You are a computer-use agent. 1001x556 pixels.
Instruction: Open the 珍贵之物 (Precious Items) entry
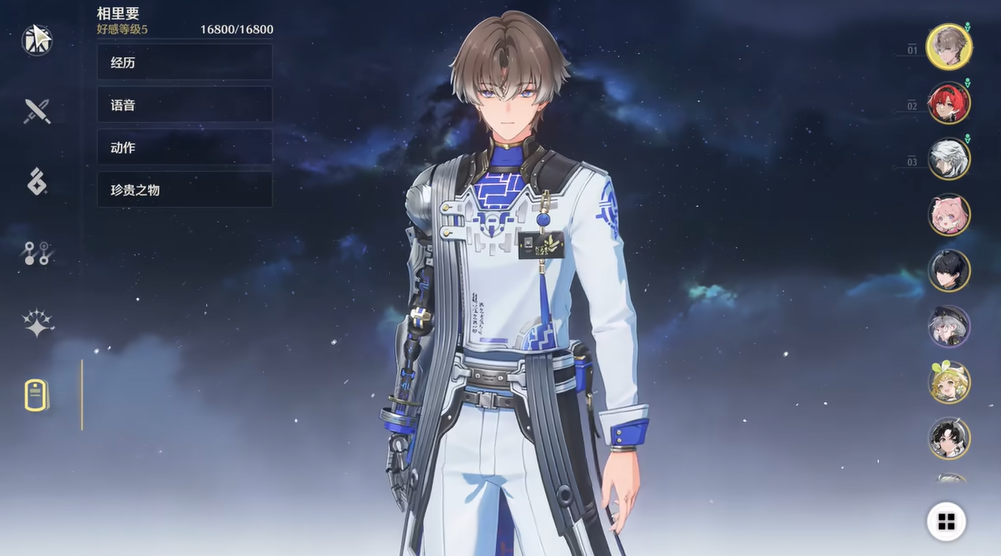[x=184, y=189]
